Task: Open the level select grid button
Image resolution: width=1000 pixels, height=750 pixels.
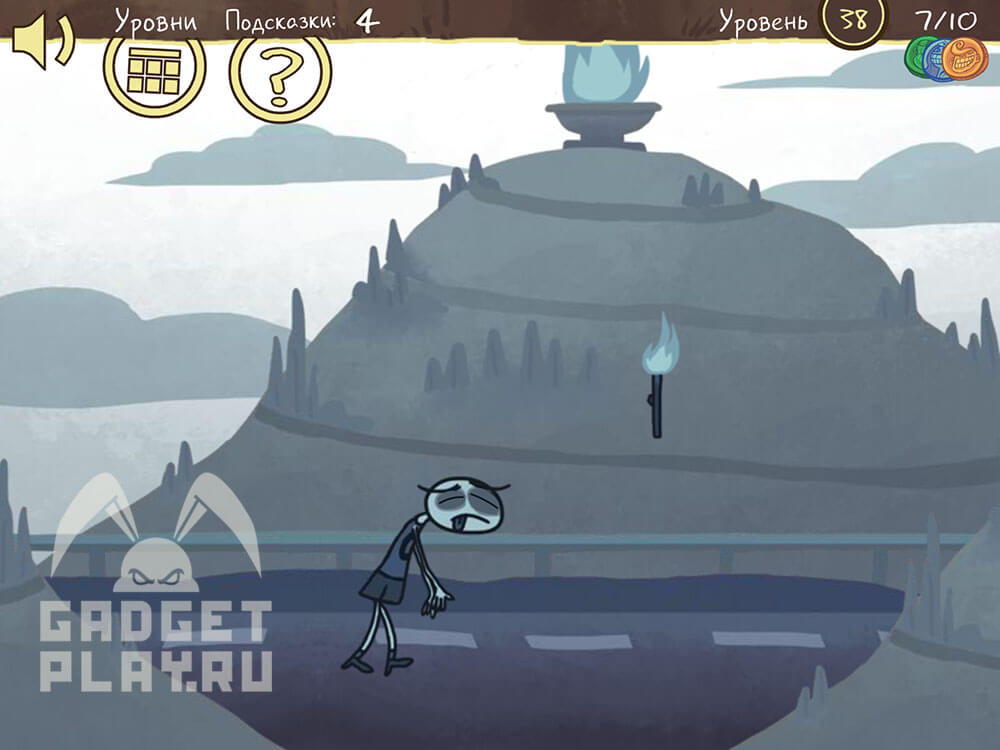Action: [154, 69]
